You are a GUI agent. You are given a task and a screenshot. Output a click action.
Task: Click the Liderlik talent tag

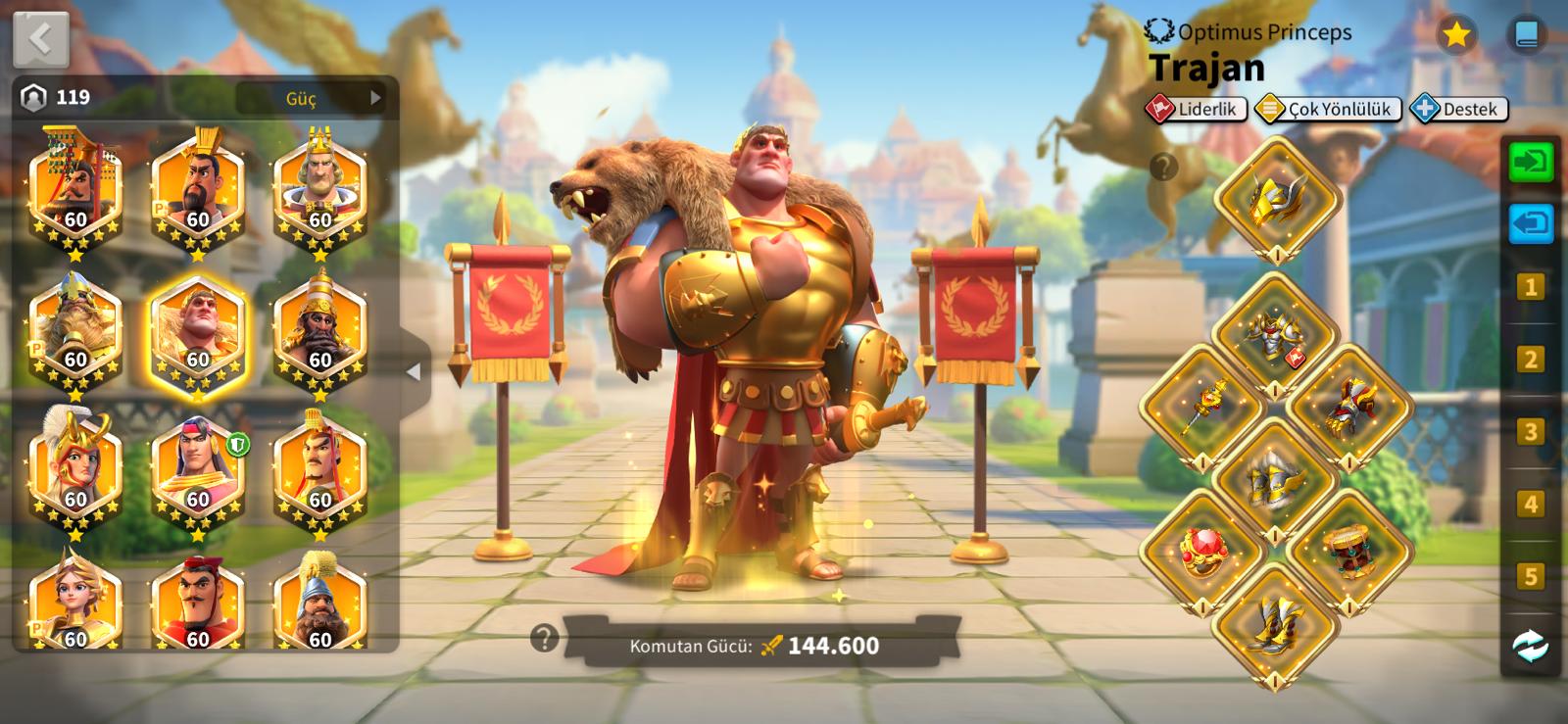click(1197, 109)
